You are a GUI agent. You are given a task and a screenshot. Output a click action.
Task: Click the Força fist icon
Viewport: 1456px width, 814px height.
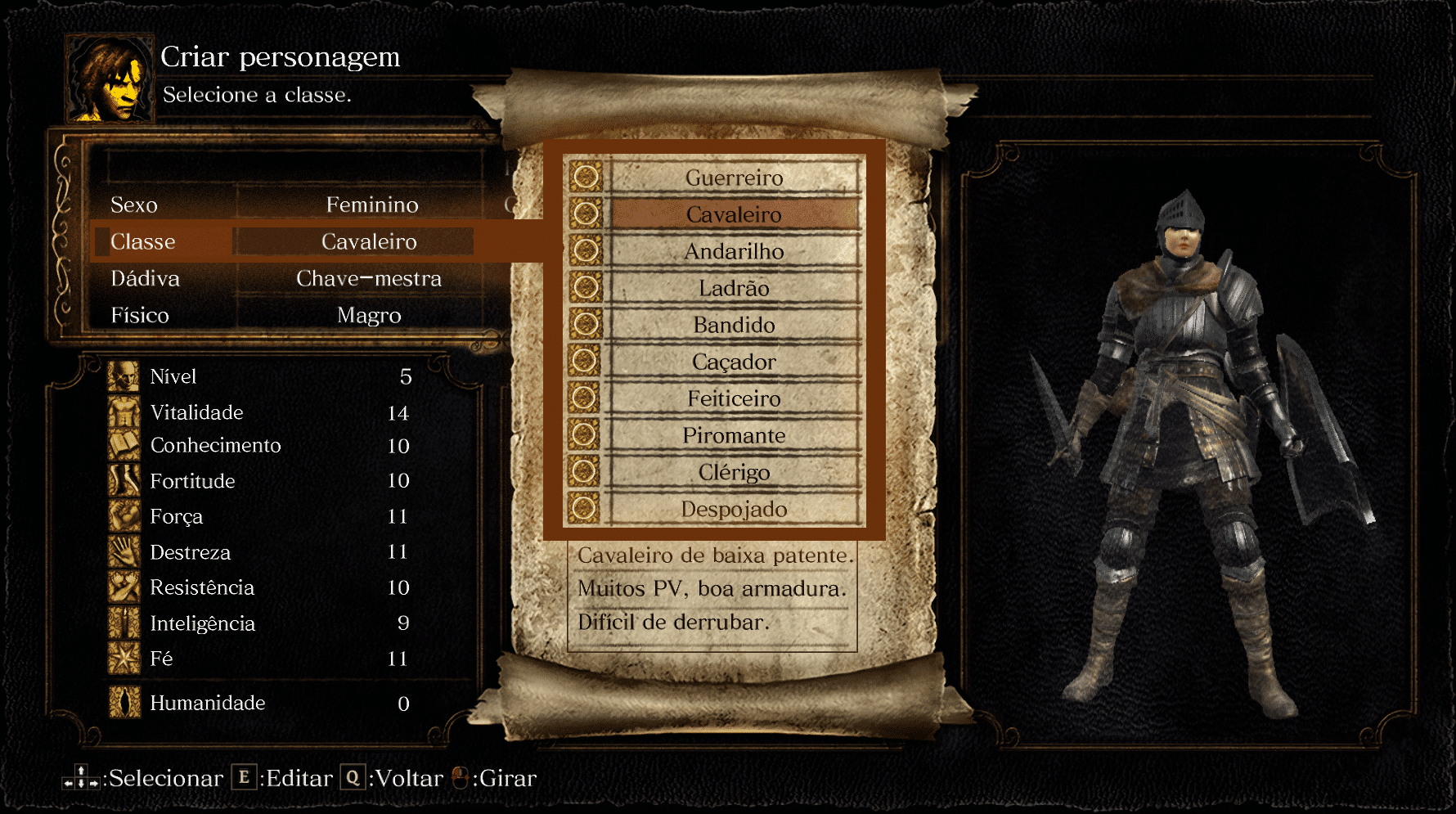(124, 517)
